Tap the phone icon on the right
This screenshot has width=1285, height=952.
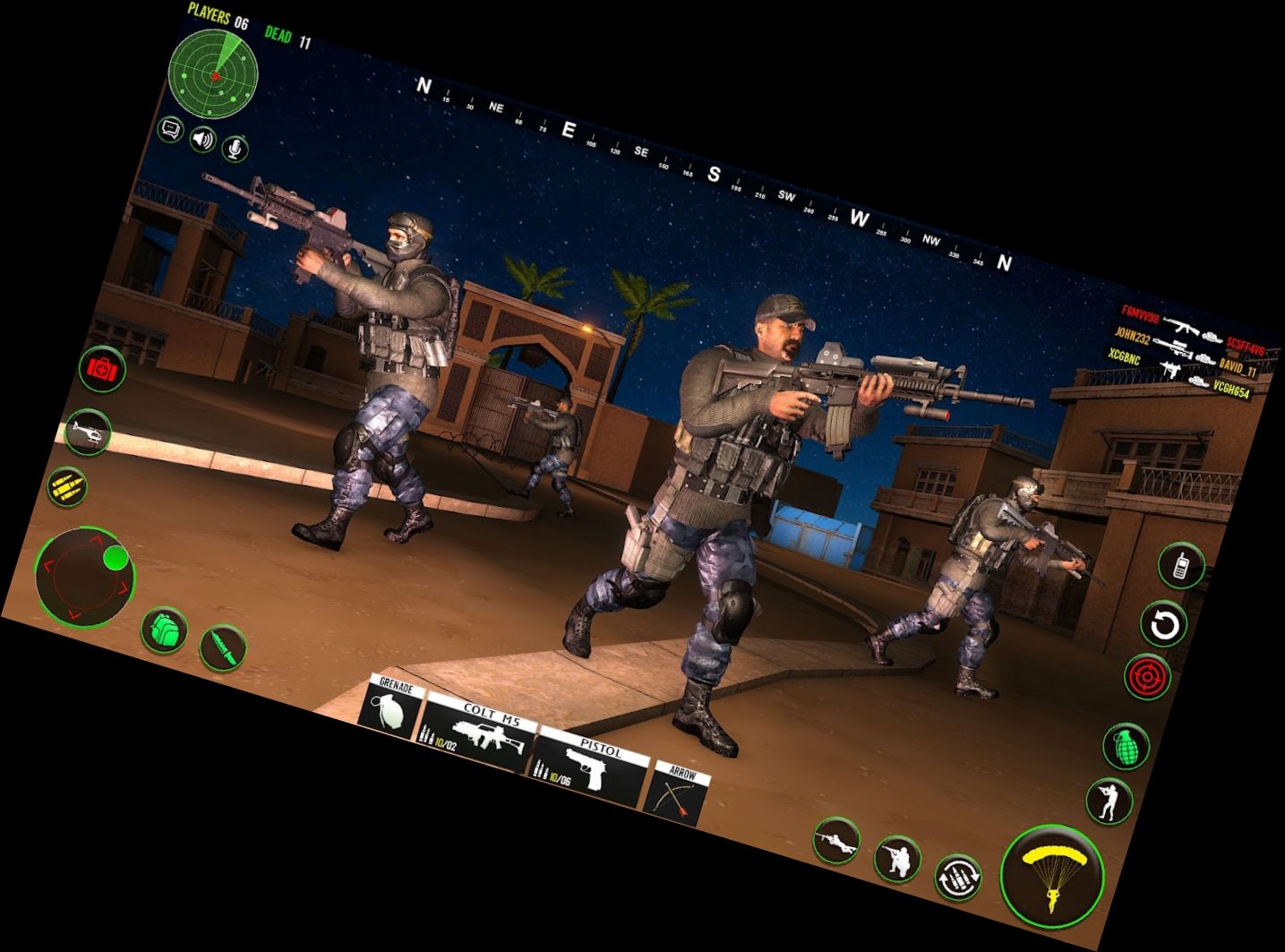pyautogui.click(x=1184, y=565)
